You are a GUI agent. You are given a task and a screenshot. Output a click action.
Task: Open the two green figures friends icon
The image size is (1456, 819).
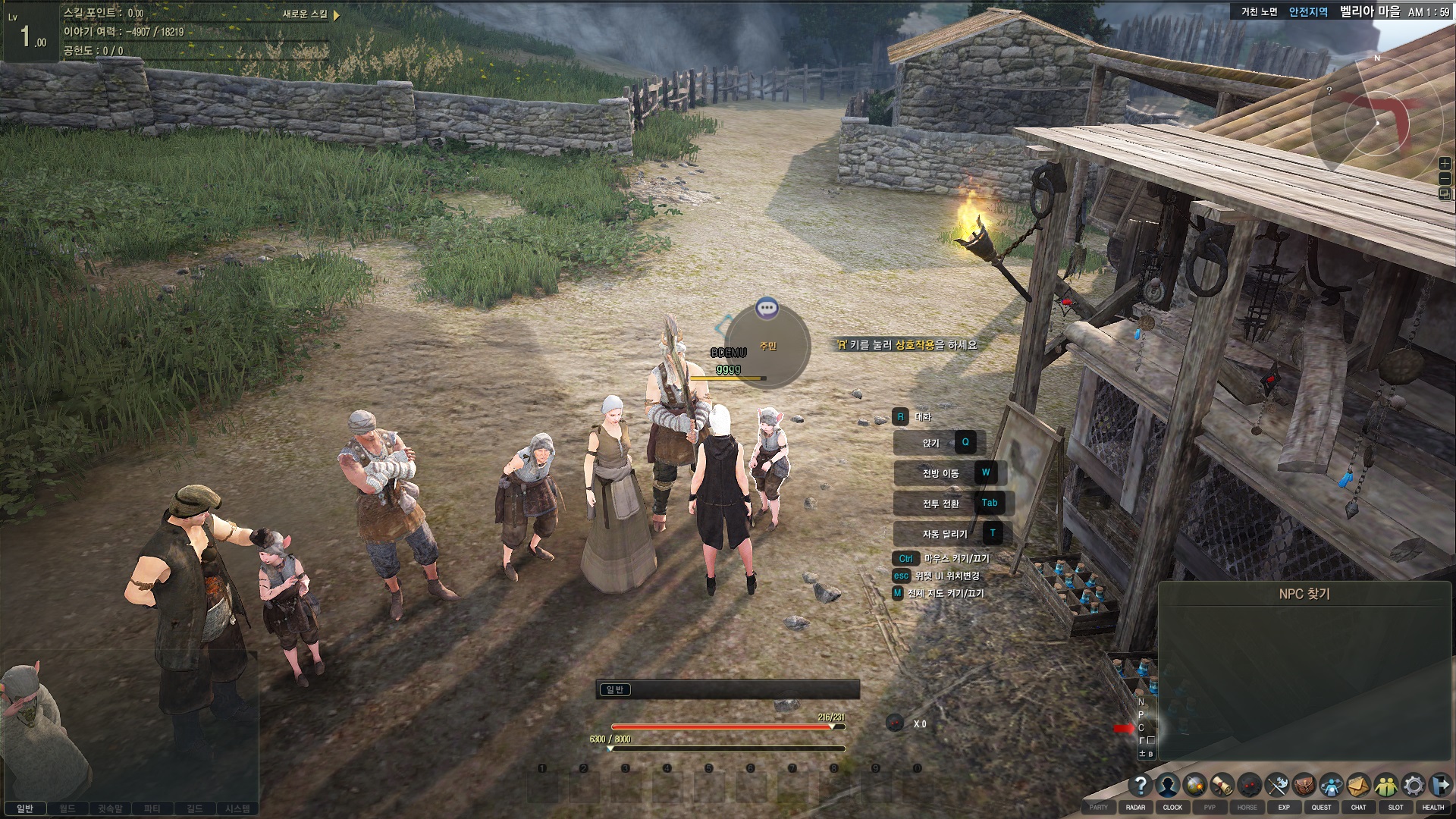(1385, 785)
